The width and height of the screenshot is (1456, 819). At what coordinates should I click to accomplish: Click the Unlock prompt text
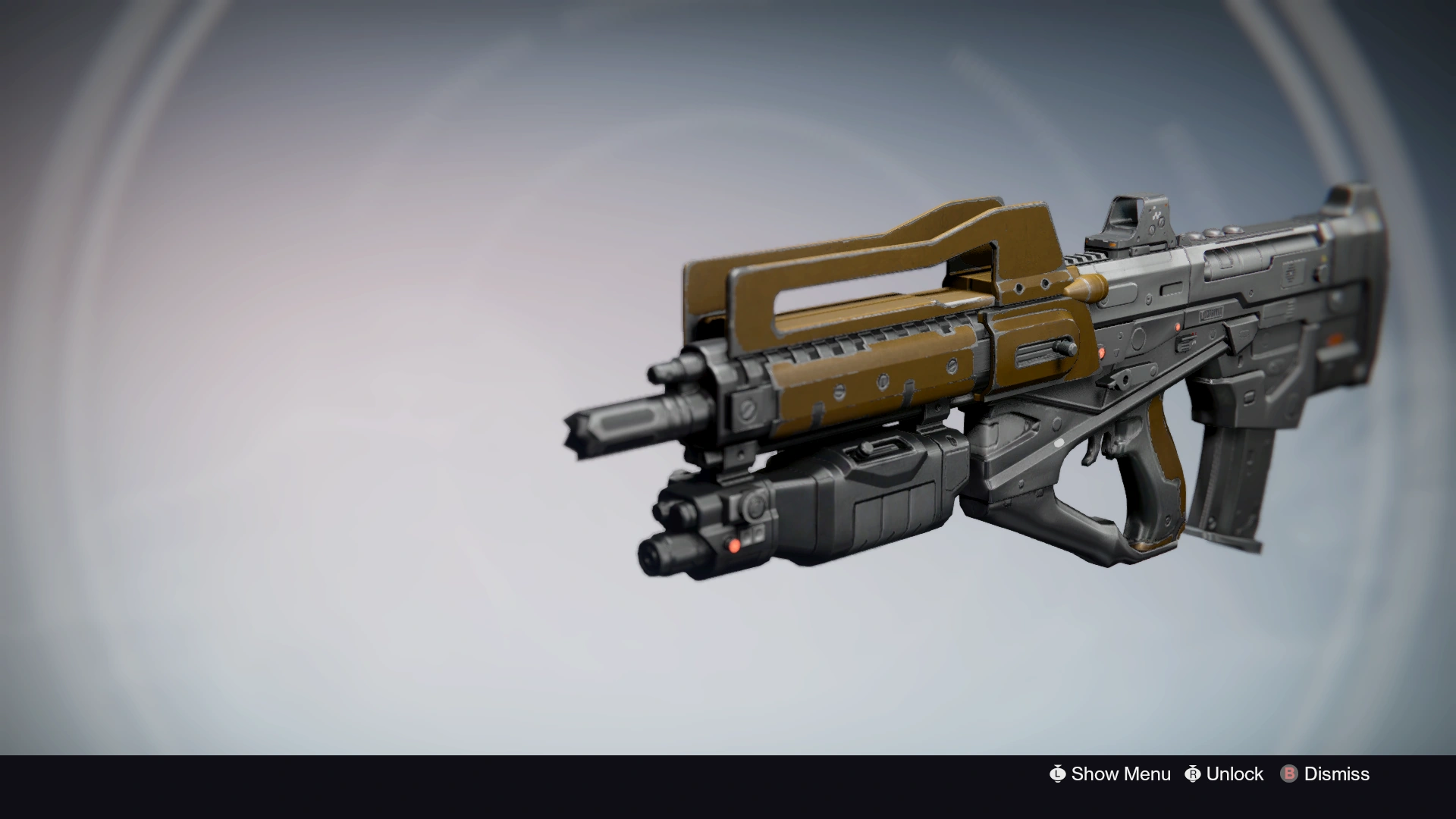coord(1233,773)
